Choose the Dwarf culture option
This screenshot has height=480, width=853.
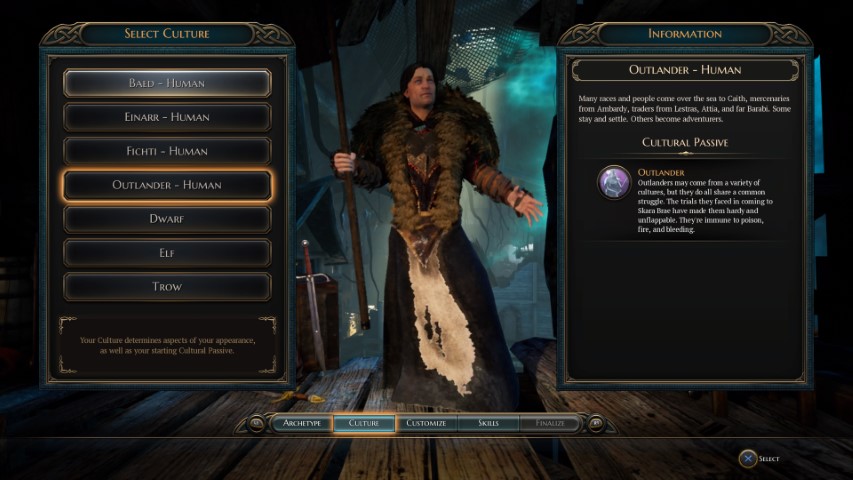point(167,218)
